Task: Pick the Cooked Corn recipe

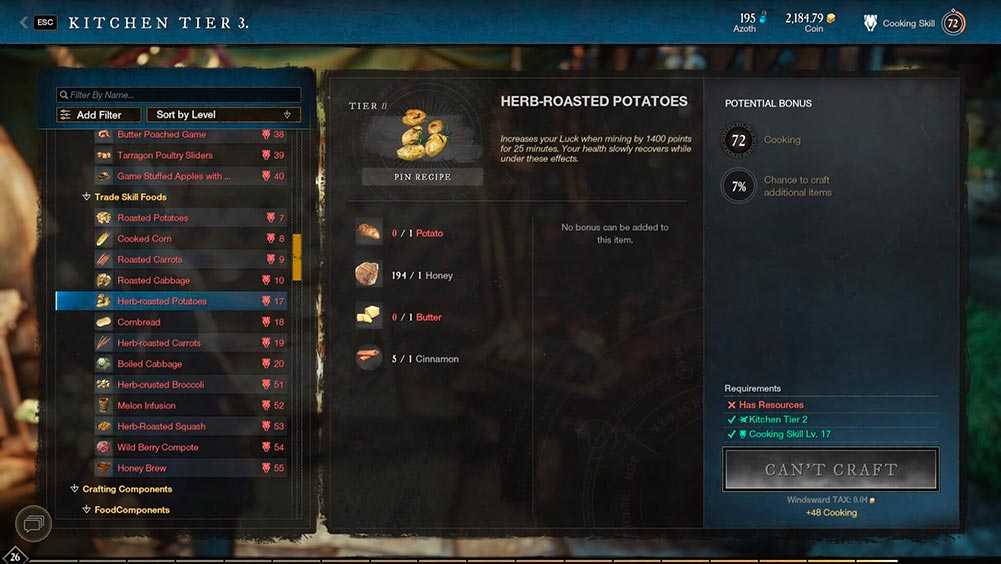Action: (x=145, y=239)
